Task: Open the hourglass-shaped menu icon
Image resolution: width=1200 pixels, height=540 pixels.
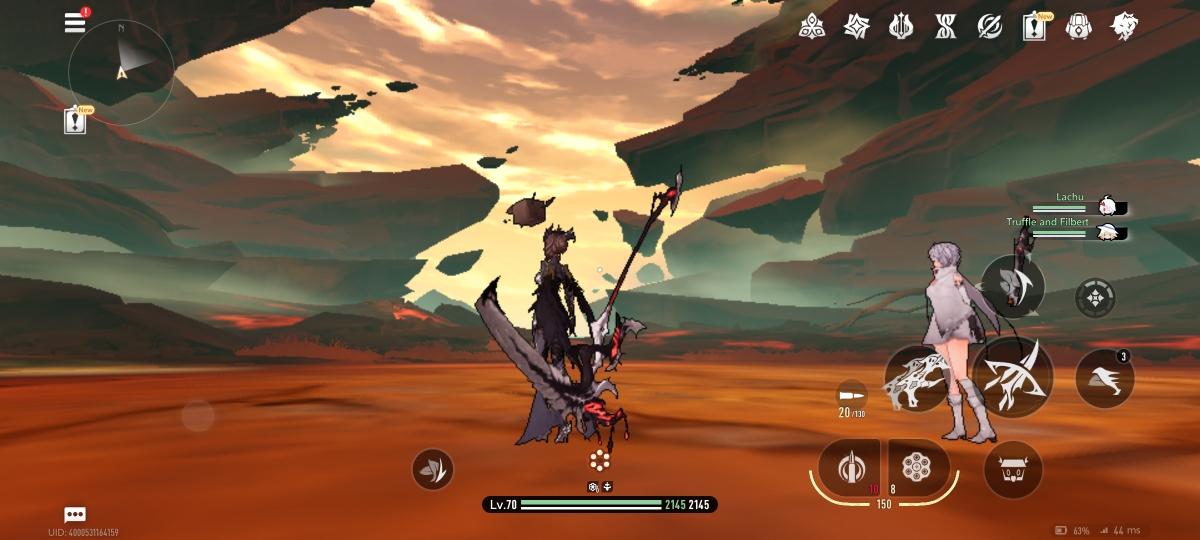Action: (x=945, y=27)
